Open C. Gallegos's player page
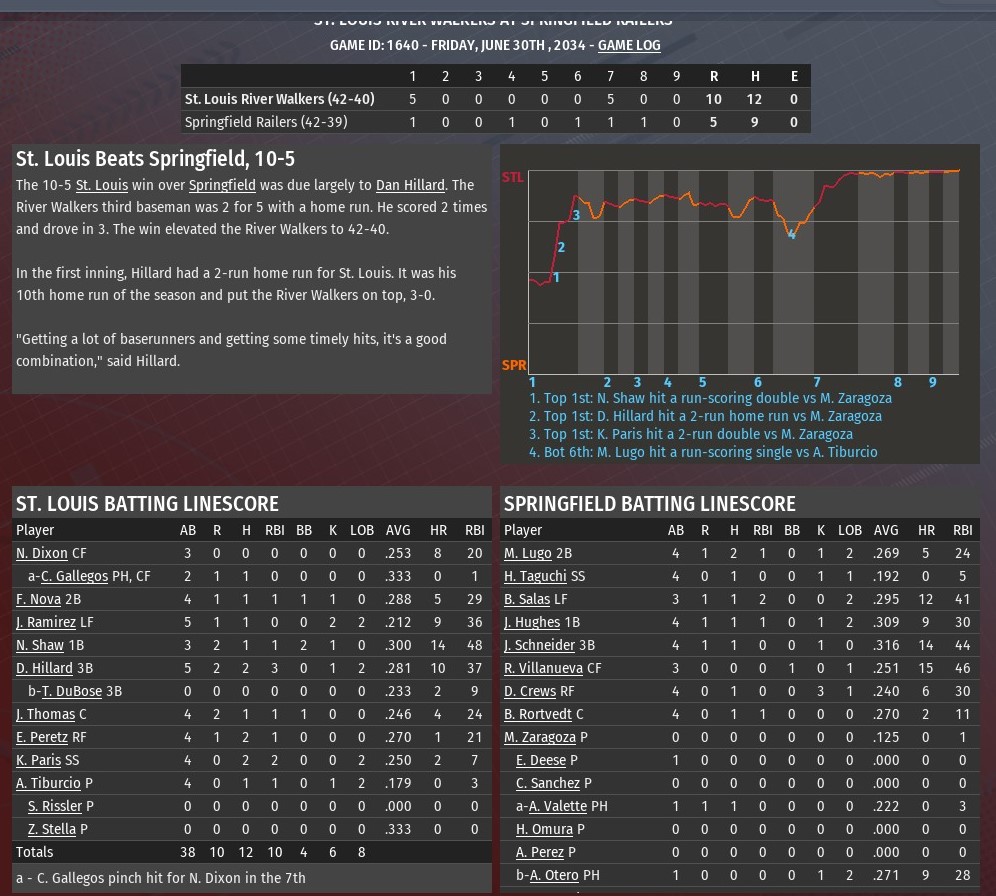The height and width of the screenshot is (896, 996). [x=74, y=576]
